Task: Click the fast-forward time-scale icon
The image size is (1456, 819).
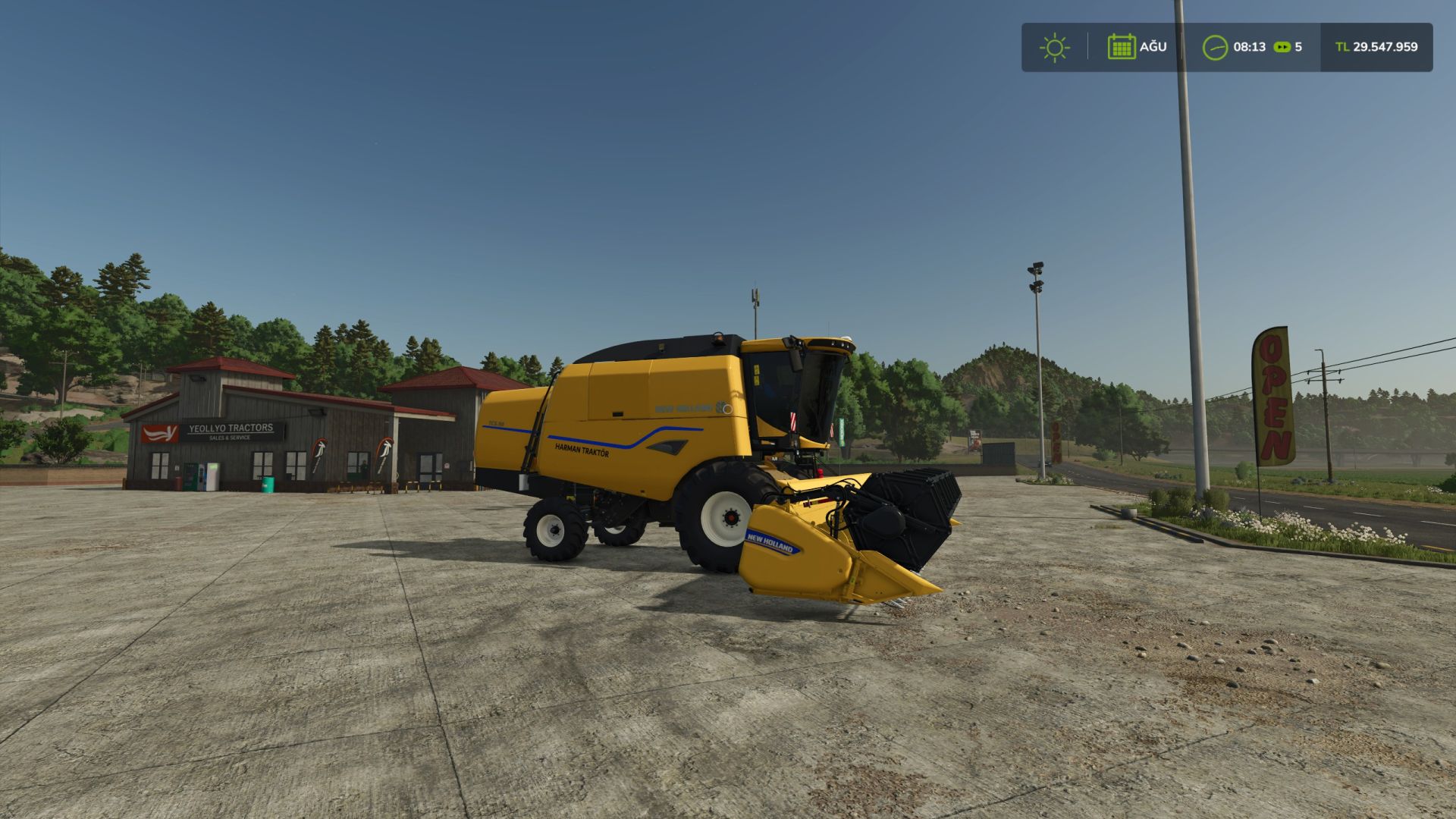Action: 1283,47
